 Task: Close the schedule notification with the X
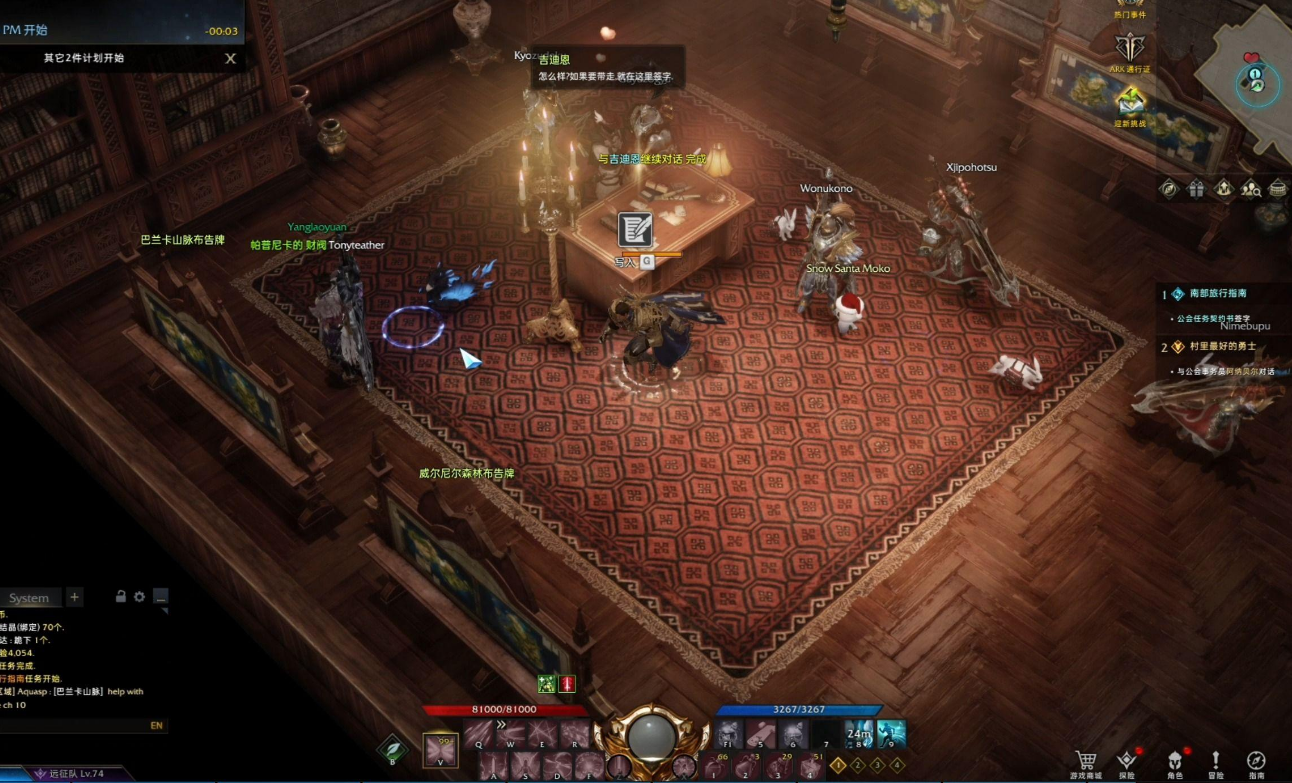click(230, 58)
